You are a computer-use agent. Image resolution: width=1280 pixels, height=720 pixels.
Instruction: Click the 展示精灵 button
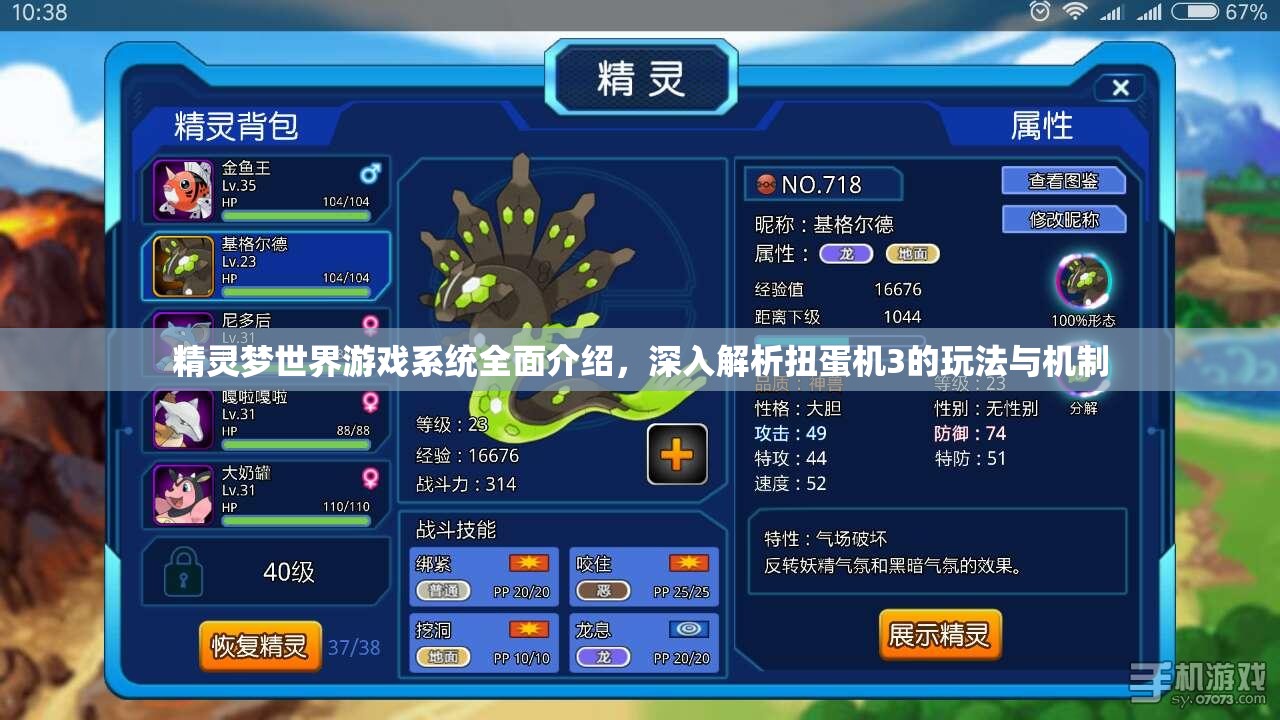tap(939, 634)
